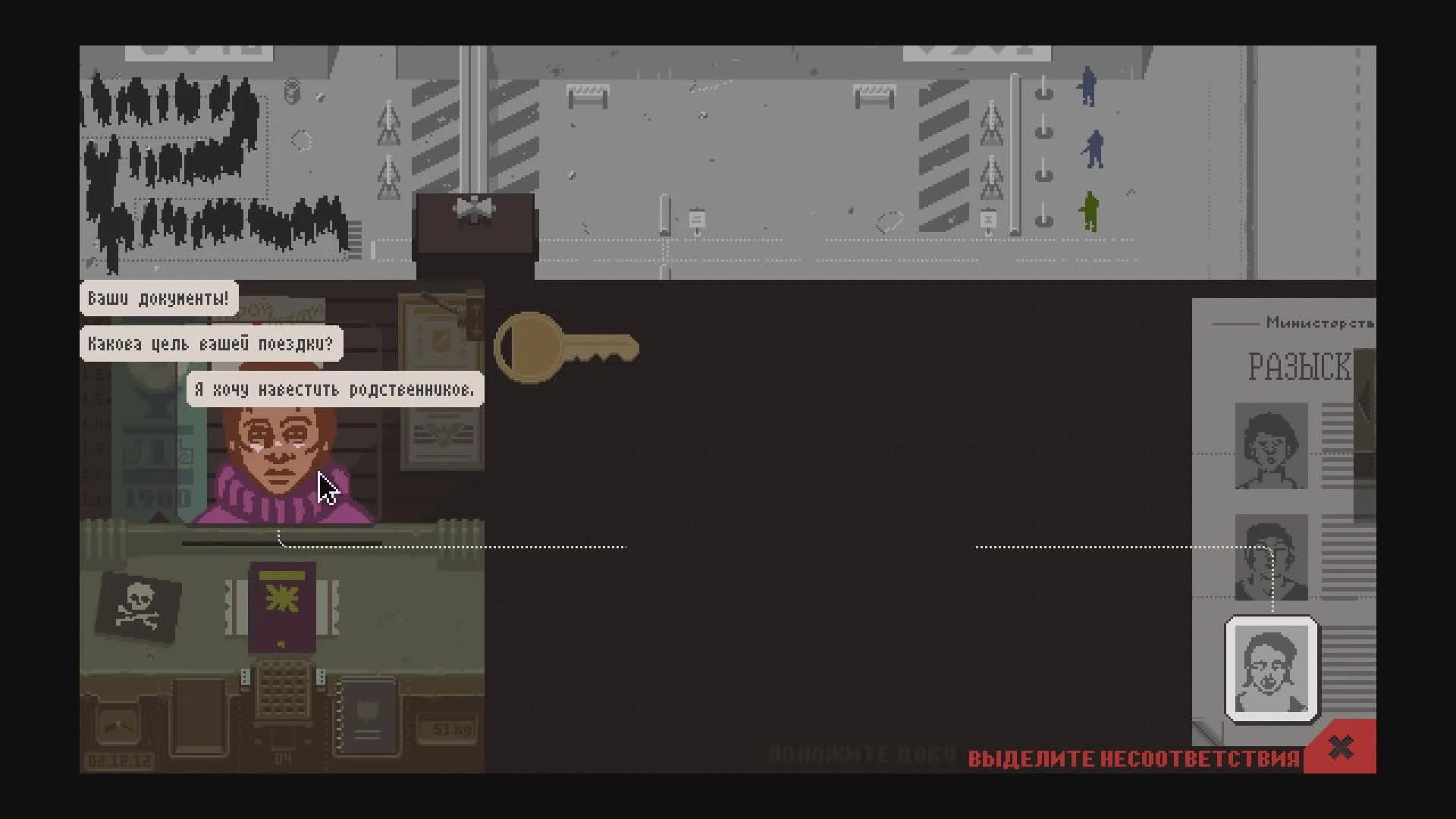Image resolution: width=1456 pixels, height=819 pixels.
Task: Click the travel purpose question bubble
Action: (211, 344)
